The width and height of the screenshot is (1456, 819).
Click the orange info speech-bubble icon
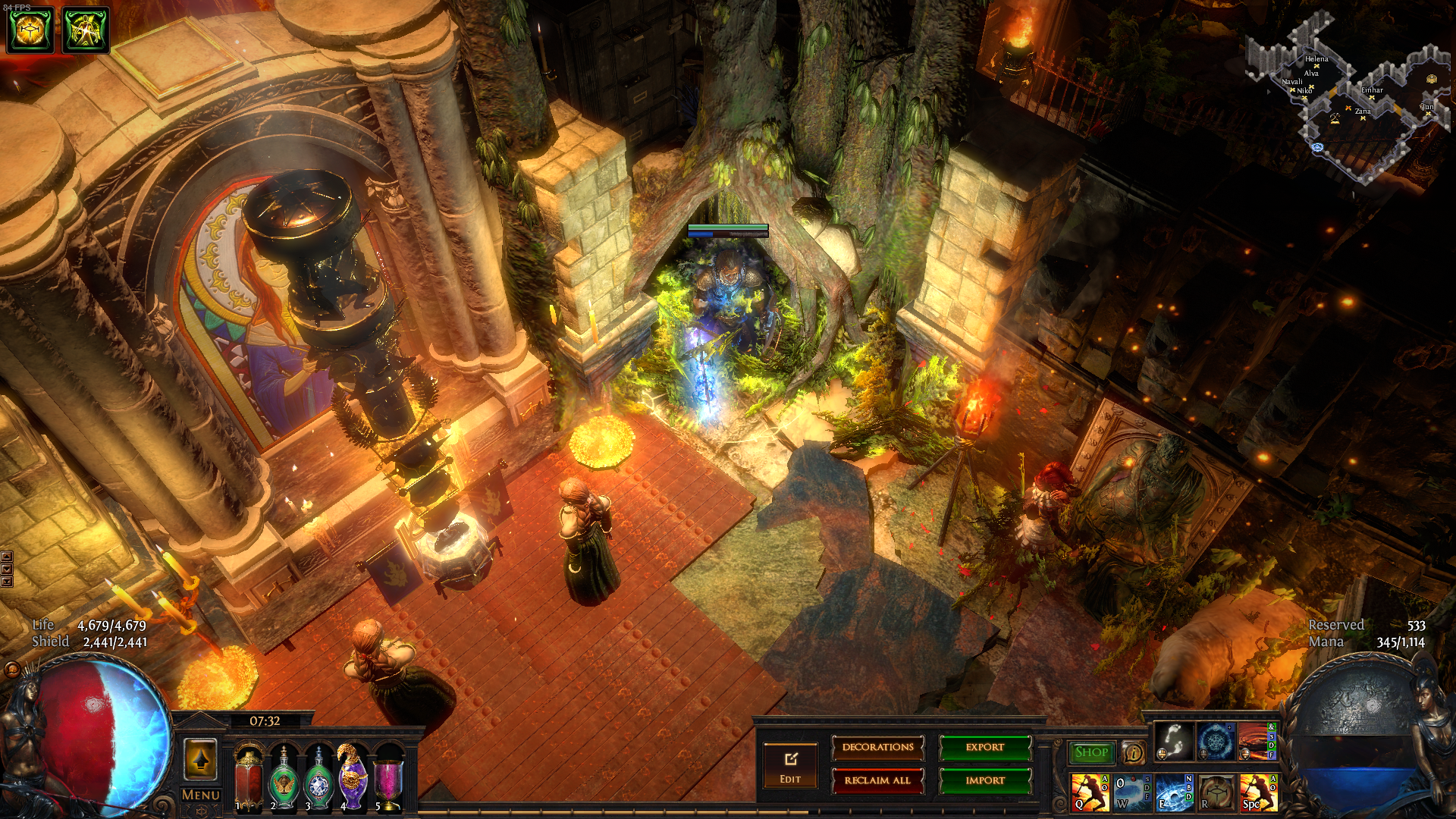[1133, 753]
